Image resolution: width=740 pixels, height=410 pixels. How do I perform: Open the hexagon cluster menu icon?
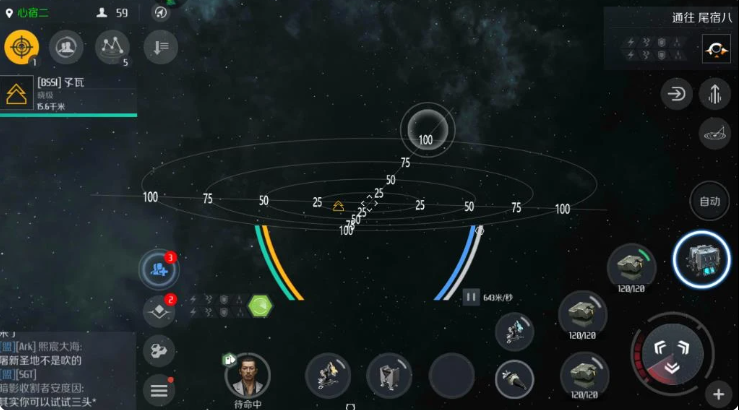(x=158, y=350)
